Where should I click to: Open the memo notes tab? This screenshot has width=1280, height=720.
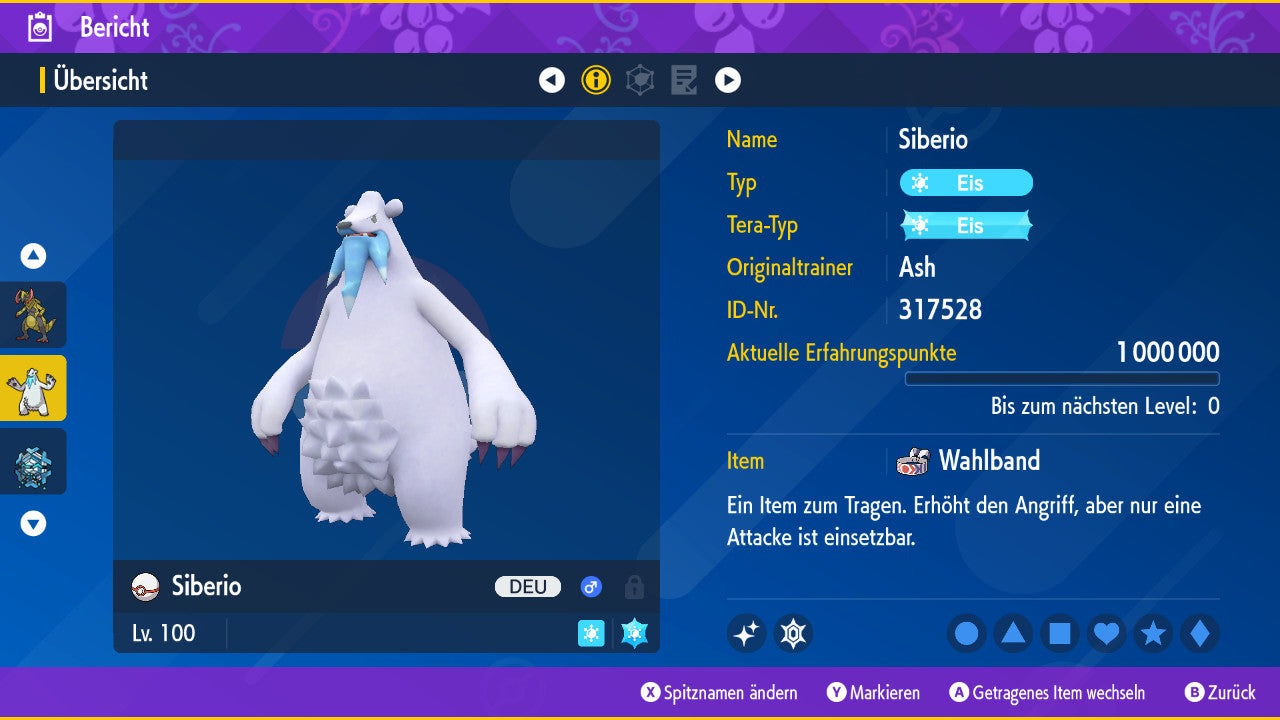coord(684,80)
